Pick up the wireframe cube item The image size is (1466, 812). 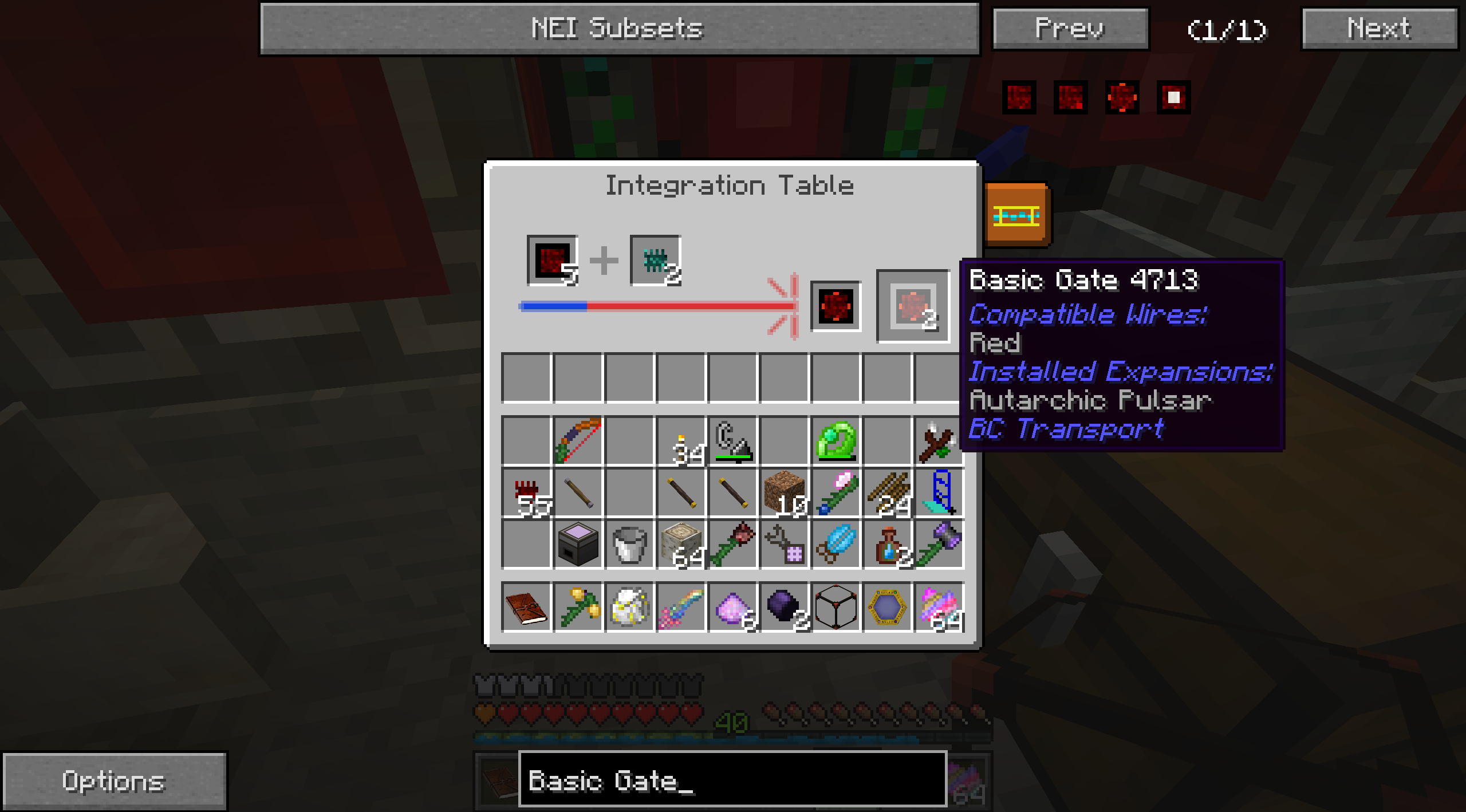point(836,607)
